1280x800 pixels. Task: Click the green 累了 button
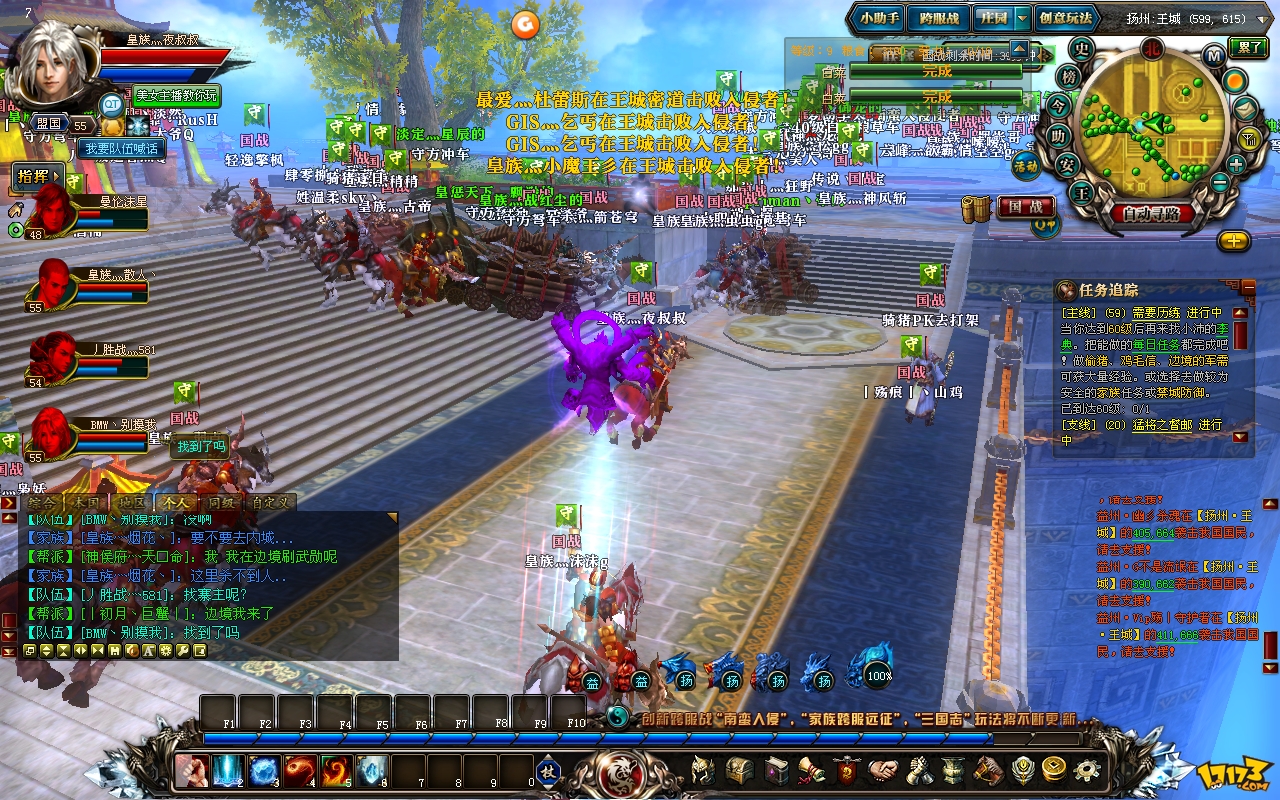coord(1250,47)
